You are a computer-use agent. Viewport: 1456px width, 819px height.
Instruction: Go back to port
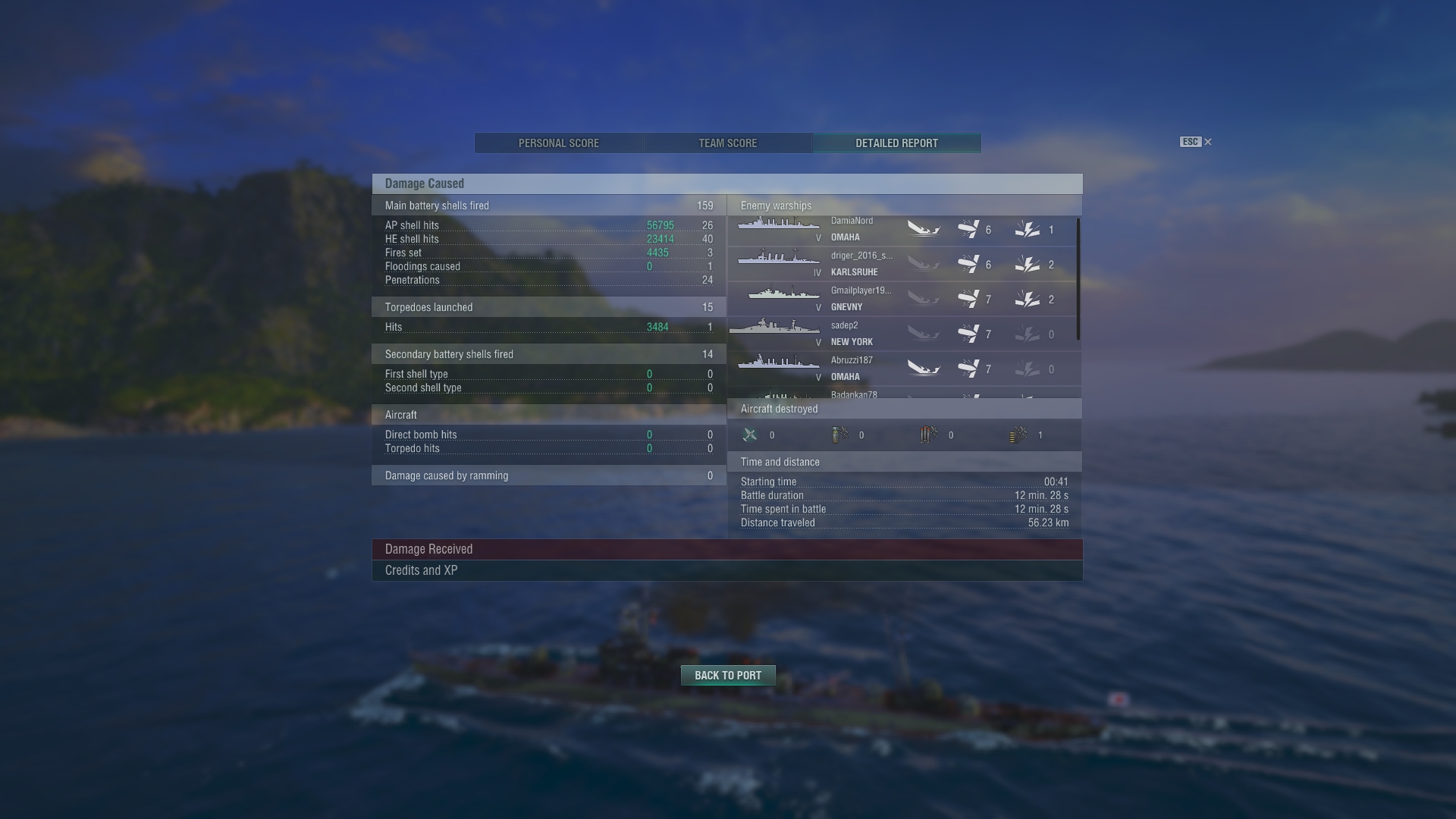pyautogui.click(x=727, y=675)
